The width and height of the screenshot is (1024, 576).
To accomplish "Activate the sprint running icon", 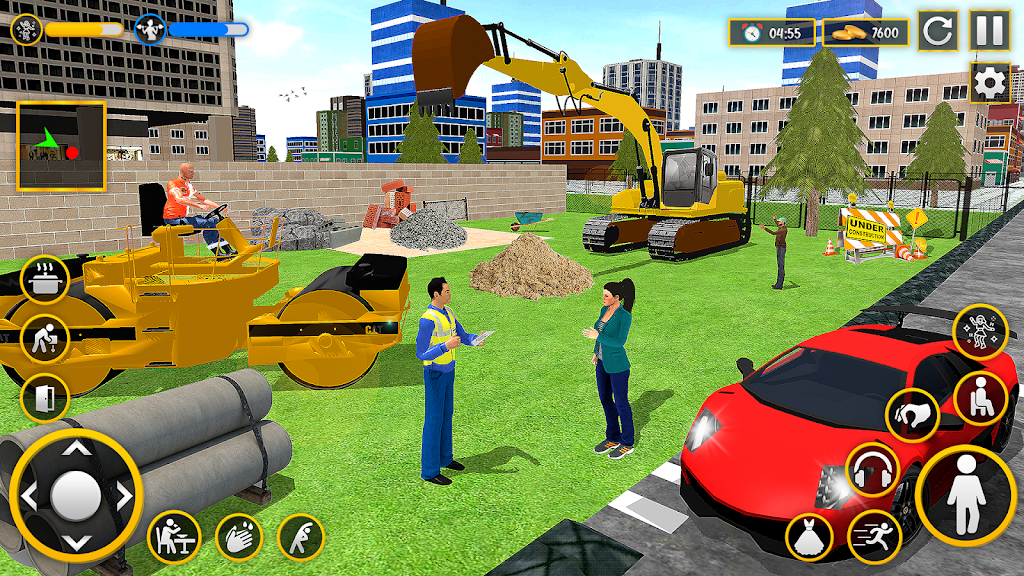I will (x=873, y=537).
